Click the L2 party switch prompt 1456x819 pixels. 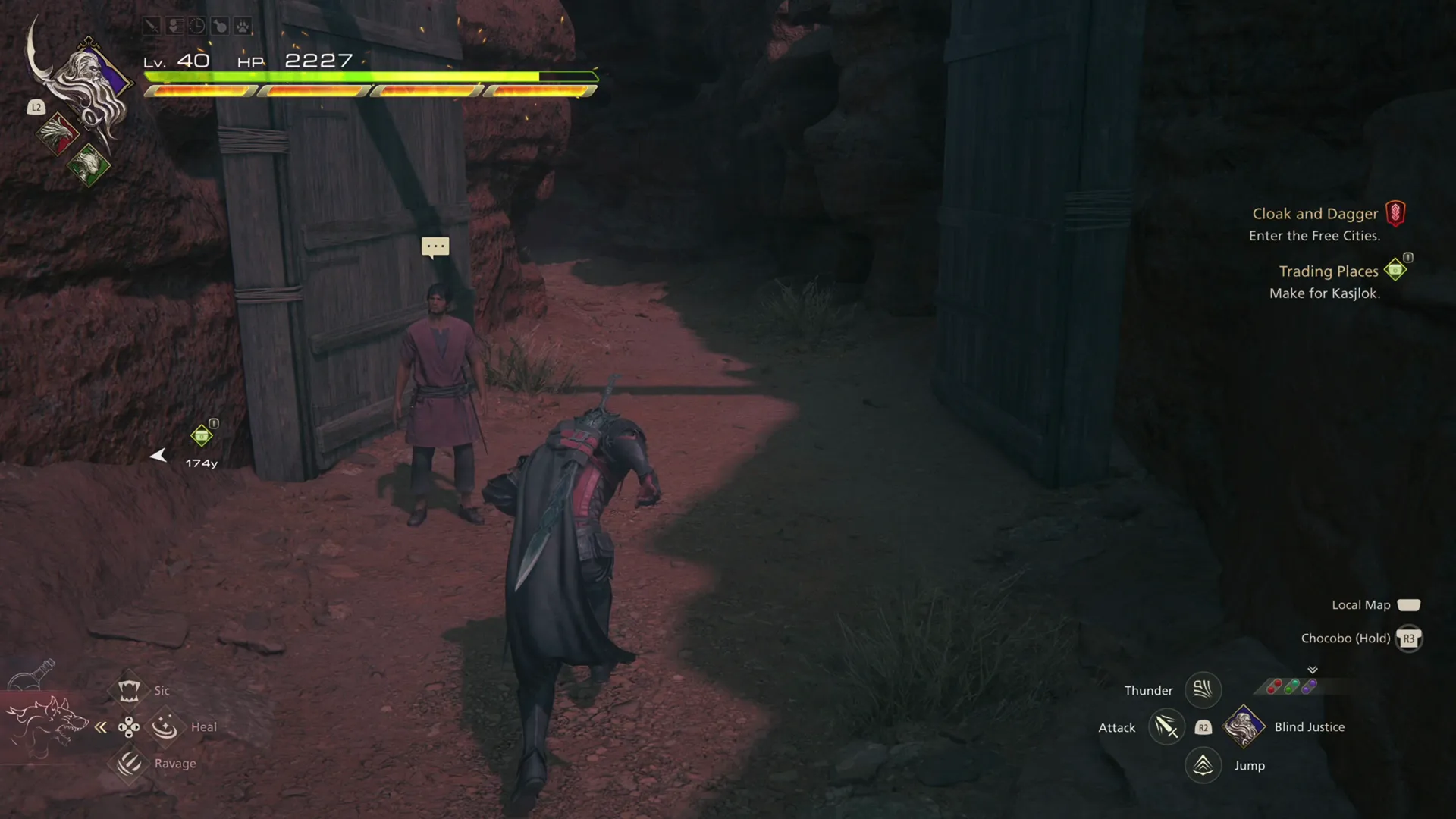36,107
